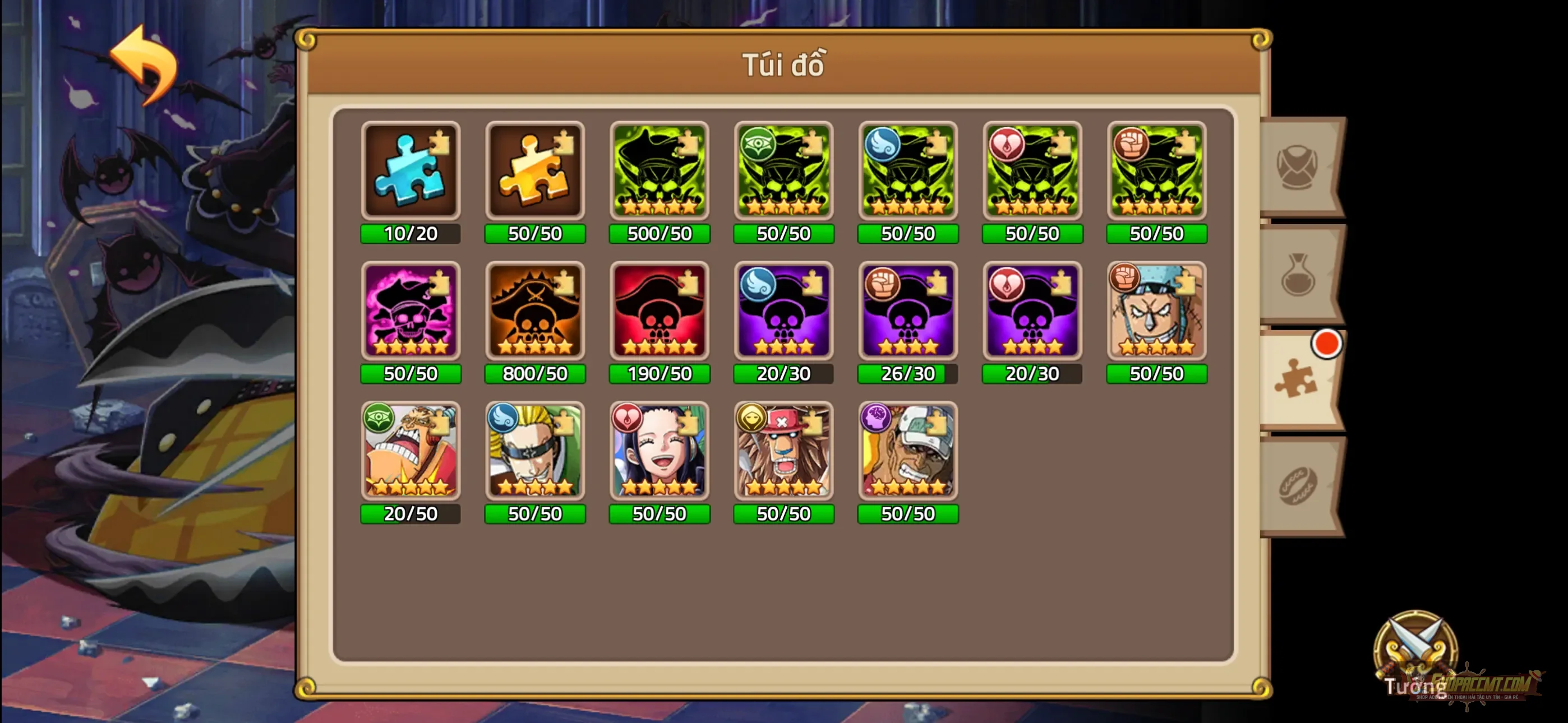Click the 10/20 progress bar under blue puzzle piece
Screen dimensions: 1568x723
tap(411, 233)
